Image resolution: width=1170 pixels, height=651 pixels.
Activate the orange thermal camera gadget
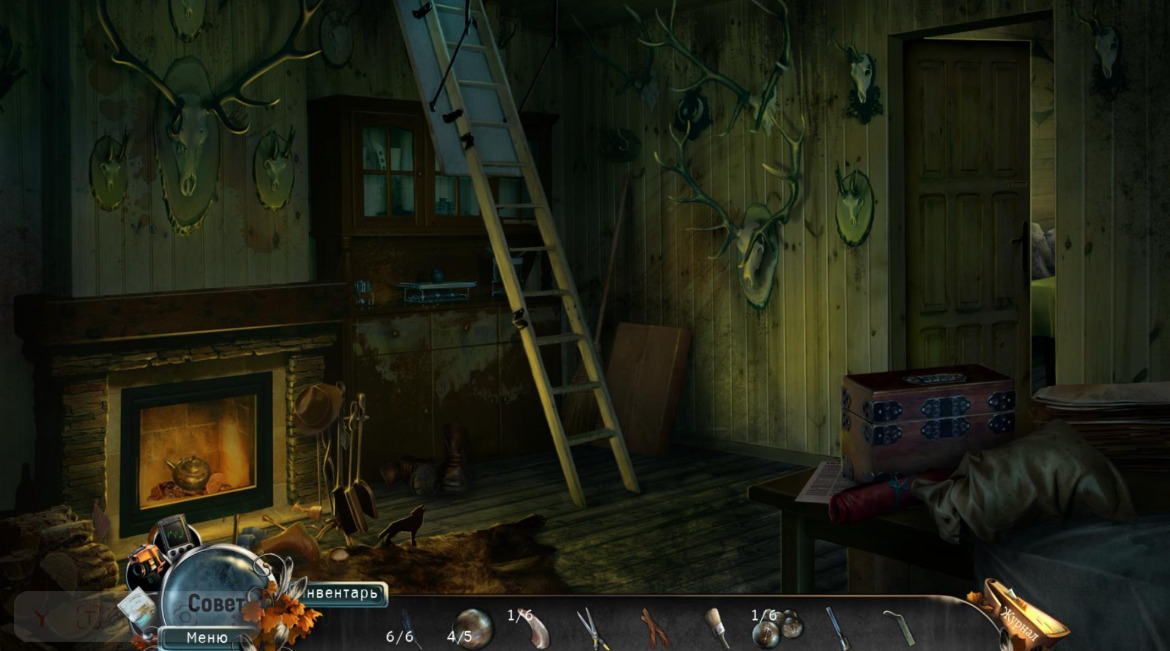pos(146,567)
